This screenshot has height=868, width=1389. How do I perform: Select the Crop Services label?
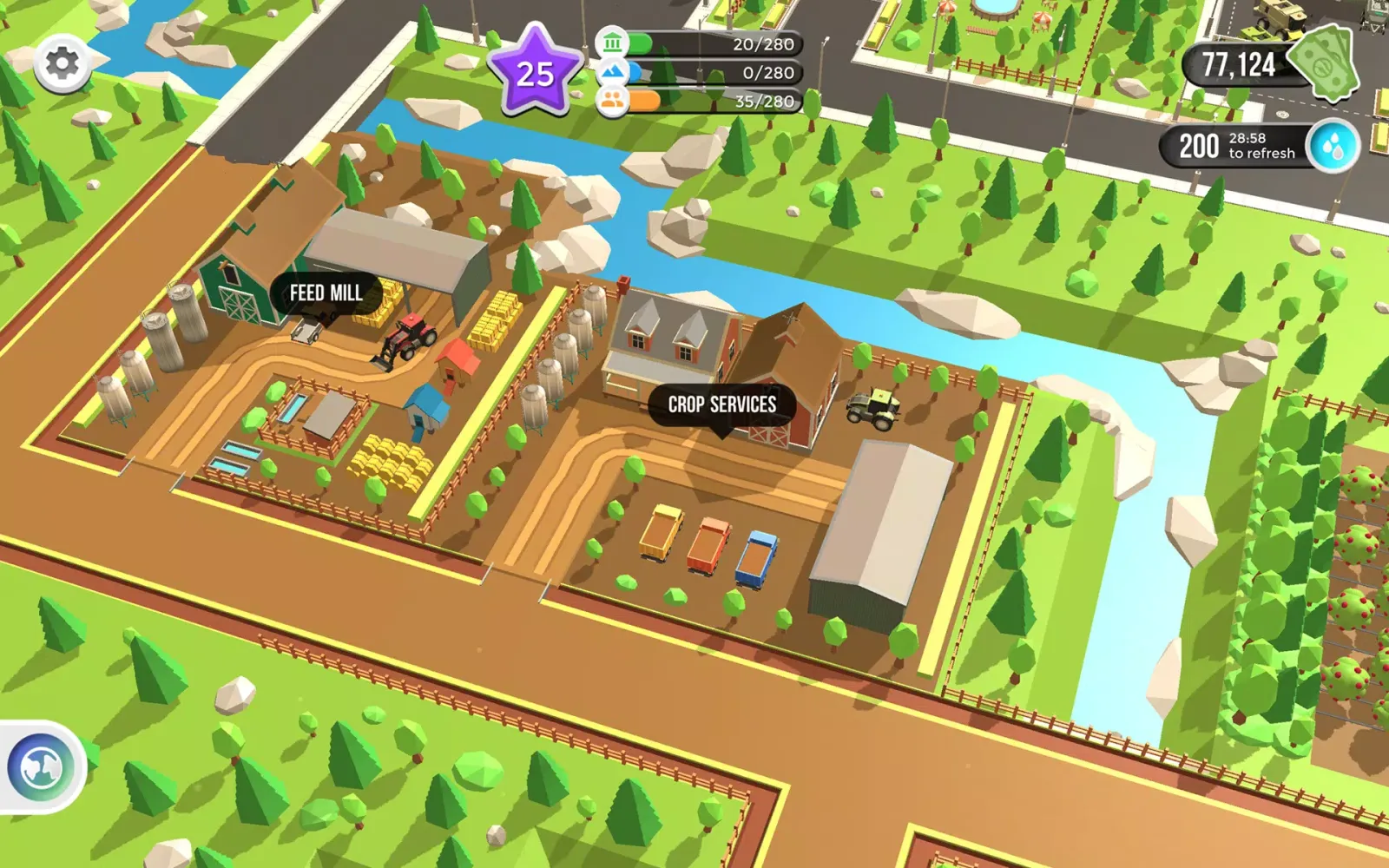(x=721, y=404)
